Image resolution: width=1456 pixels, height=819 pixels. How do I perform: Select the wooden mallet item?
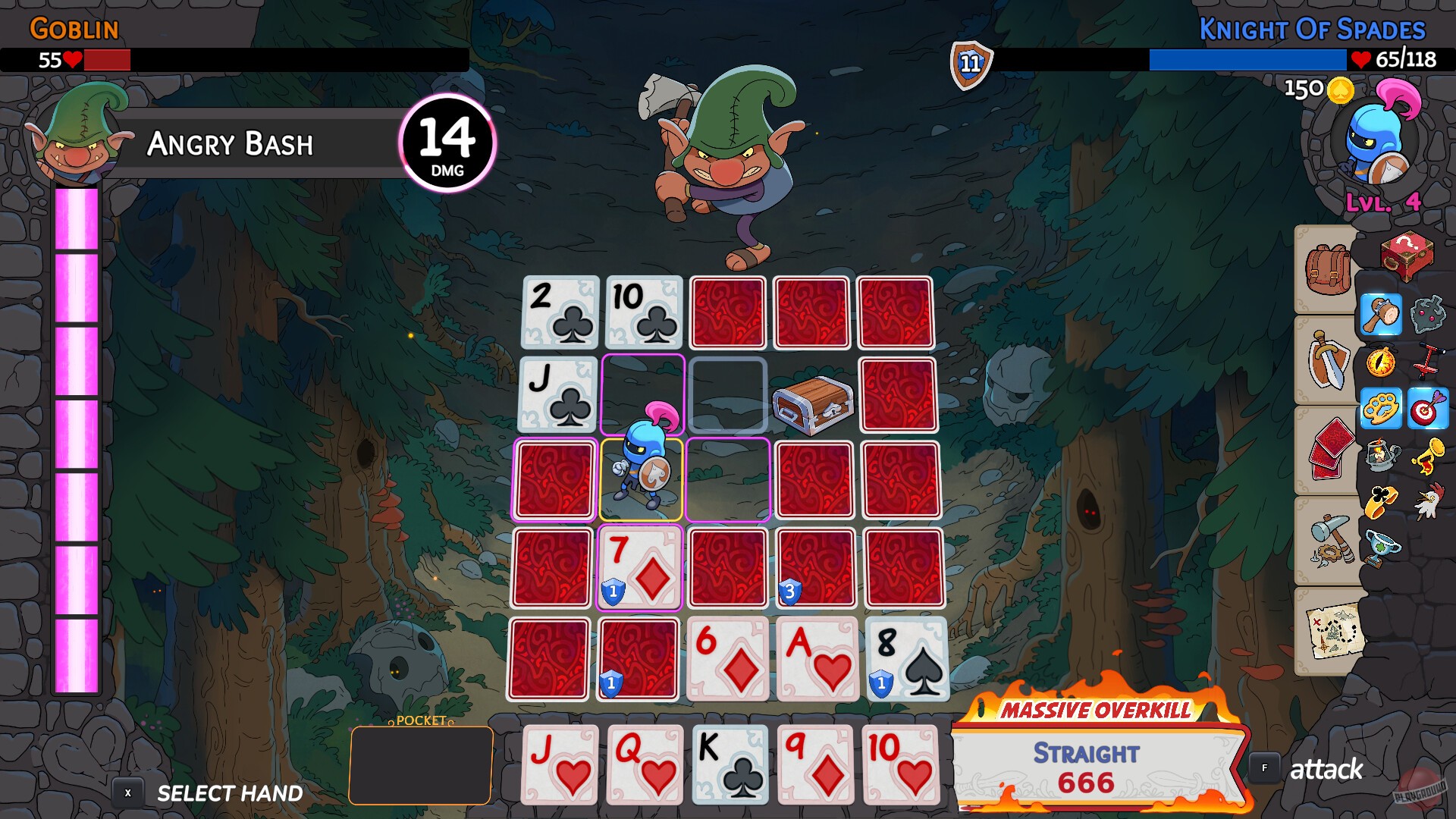(x=1380, y=315)
